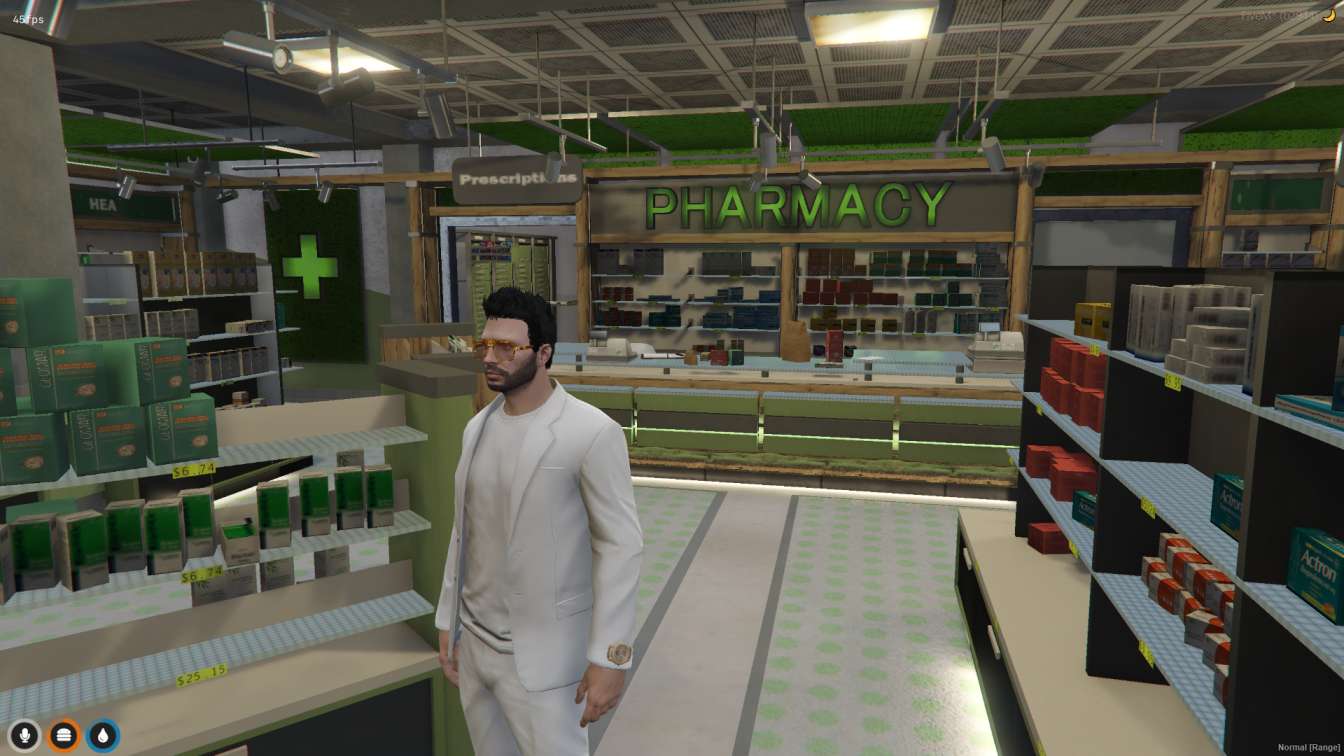The image size is (1344, 756).
Task: Click the moon weather icon top-right
Action: click(1328, 13)
